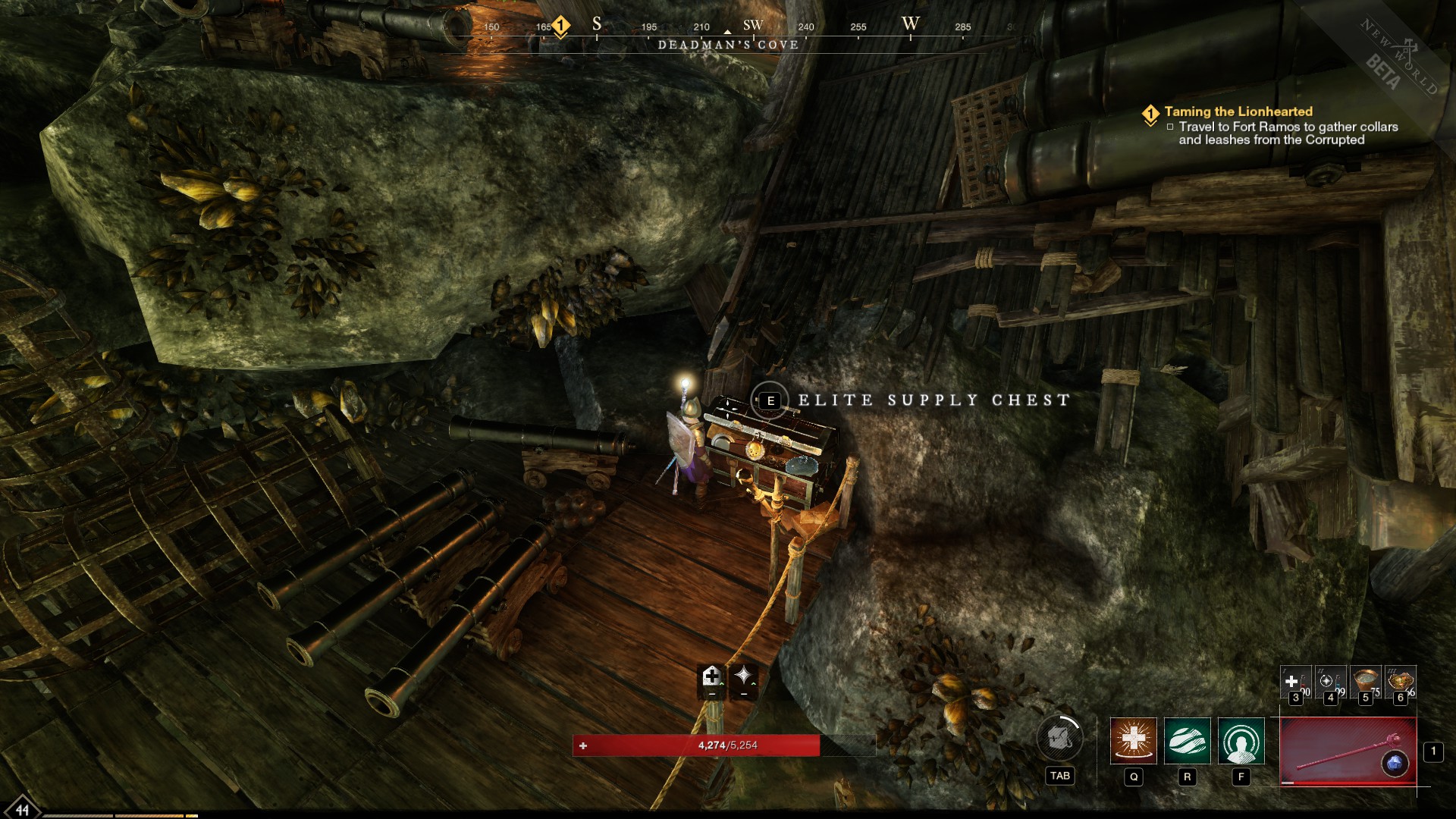Activate the wave ability bound to R

(1187, 741)
